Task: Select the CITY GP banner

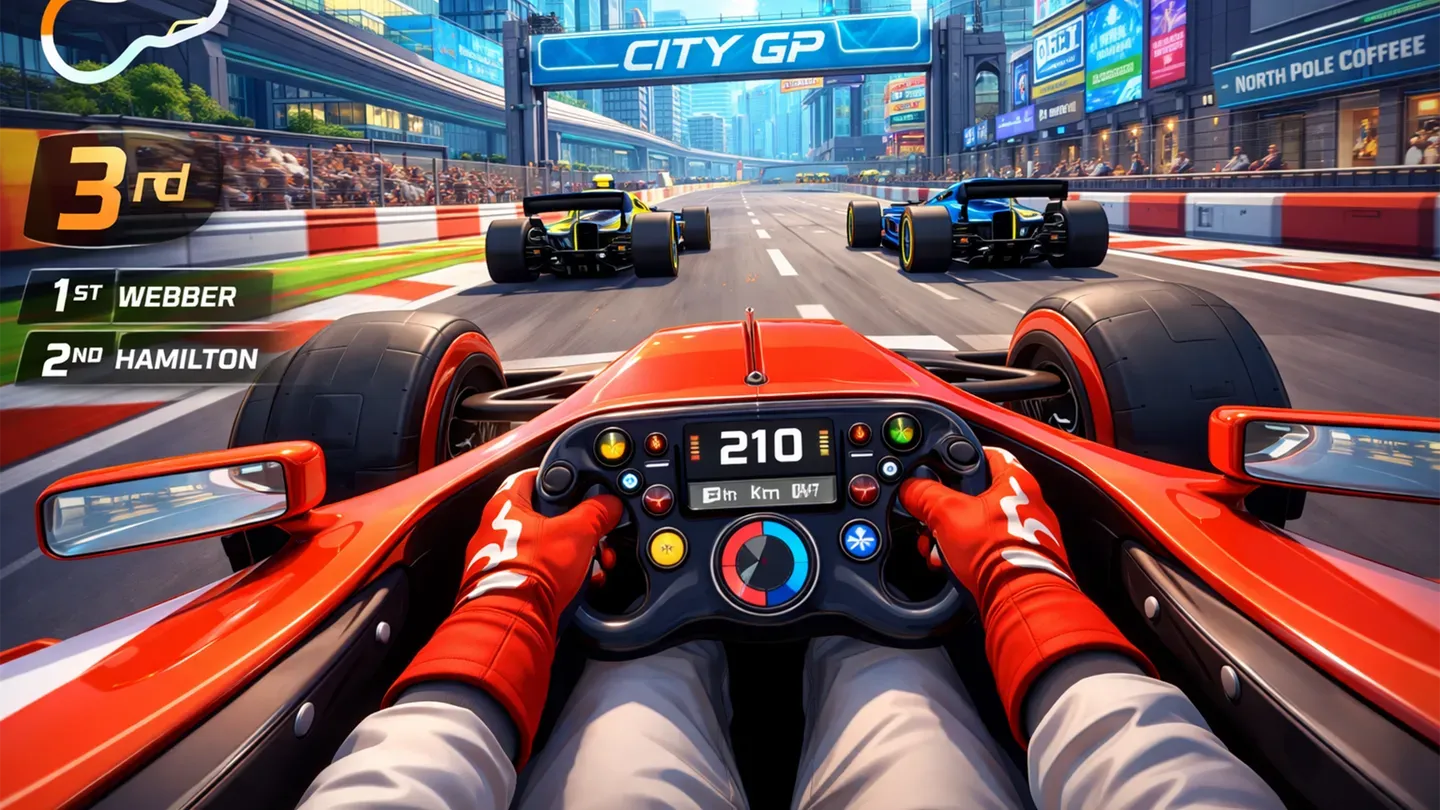Action: tap(728, 47)
